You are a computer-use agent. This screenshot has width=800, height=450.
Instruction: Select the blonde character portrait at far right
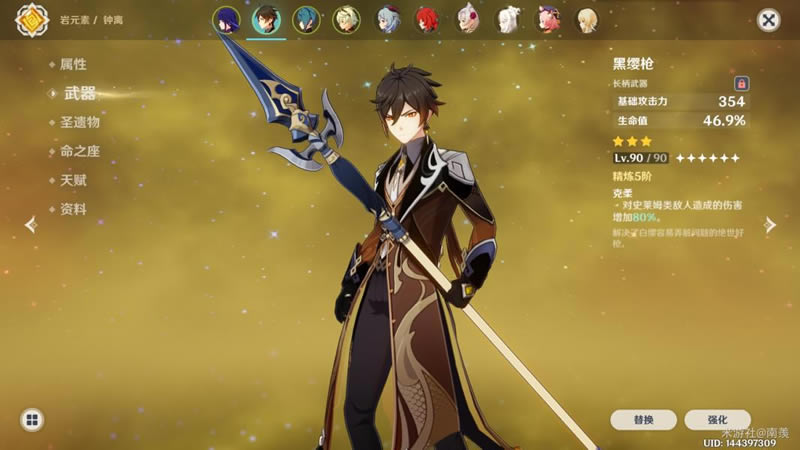589,20
